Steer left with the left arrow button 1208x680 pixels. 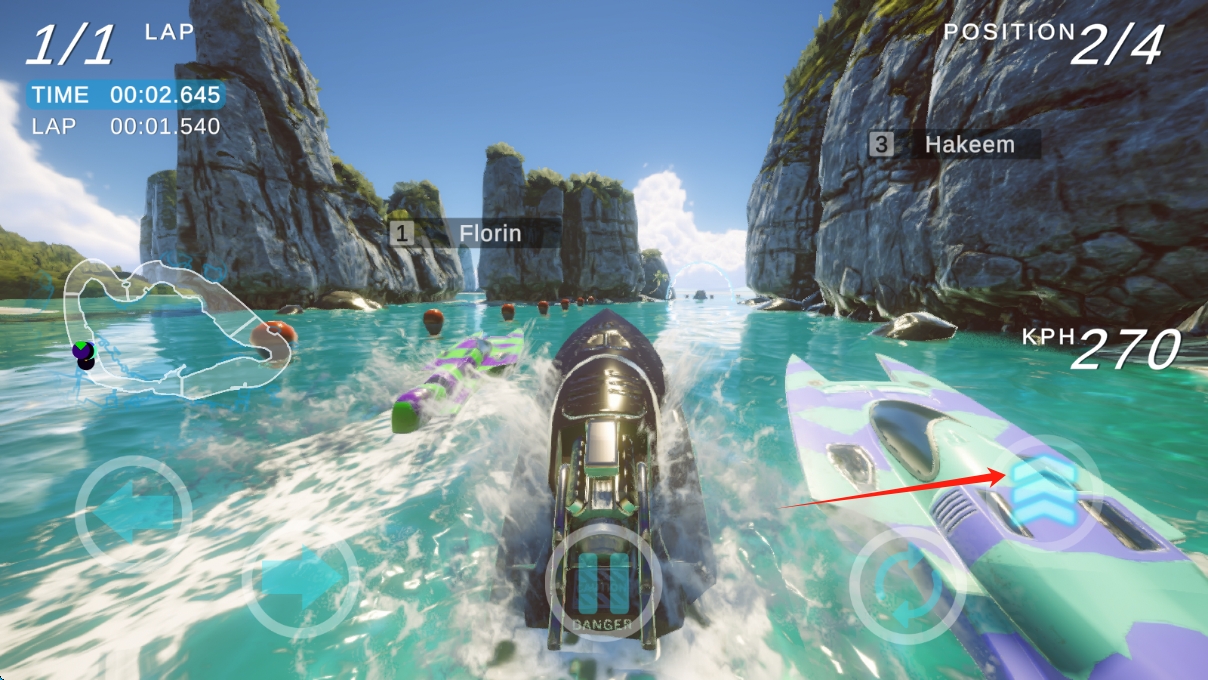coord(133,514)
